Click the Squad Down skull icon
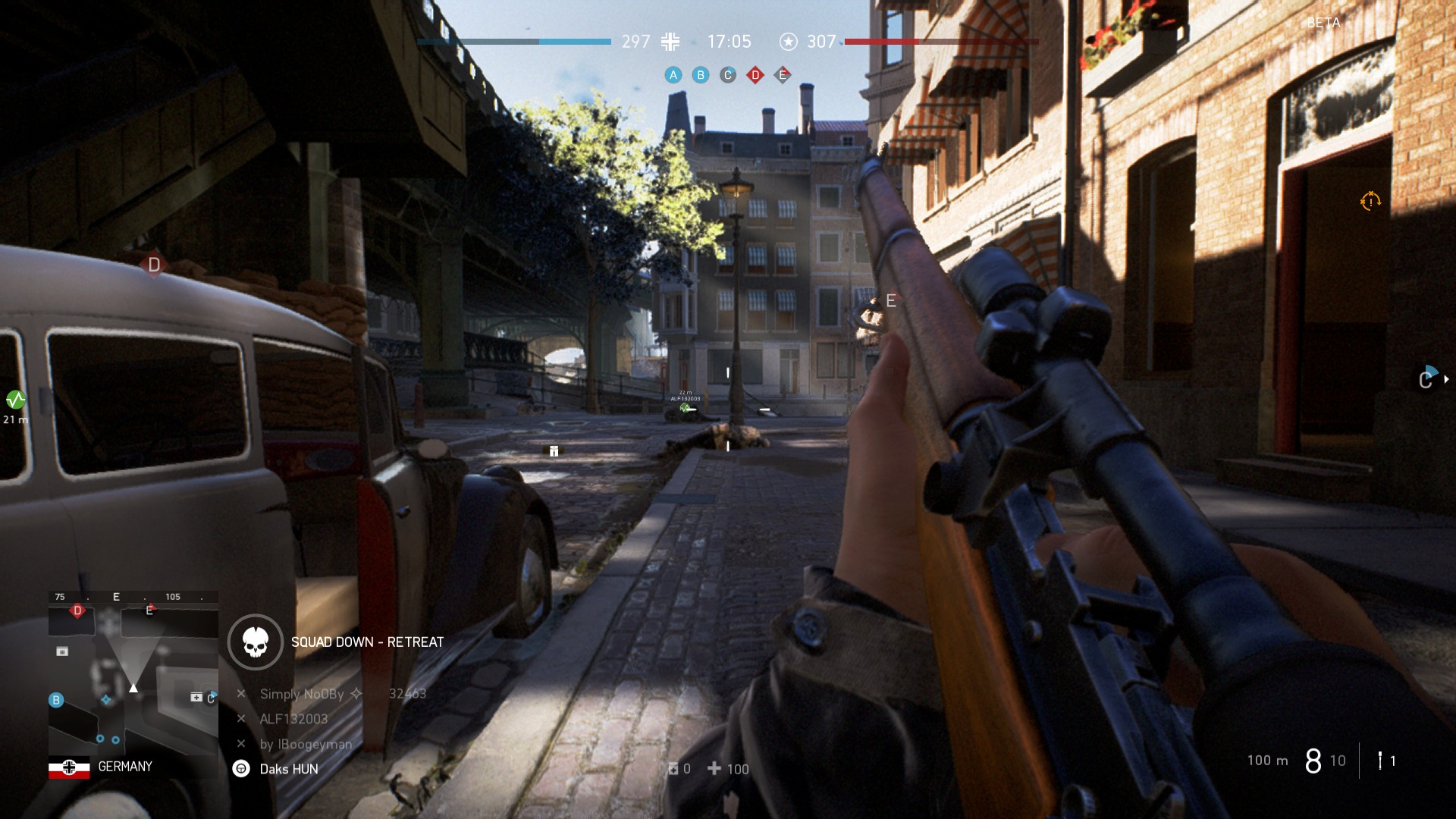The height and width of the screenshot is (819, 1456). pyautogui.click(x=256, y=642)
